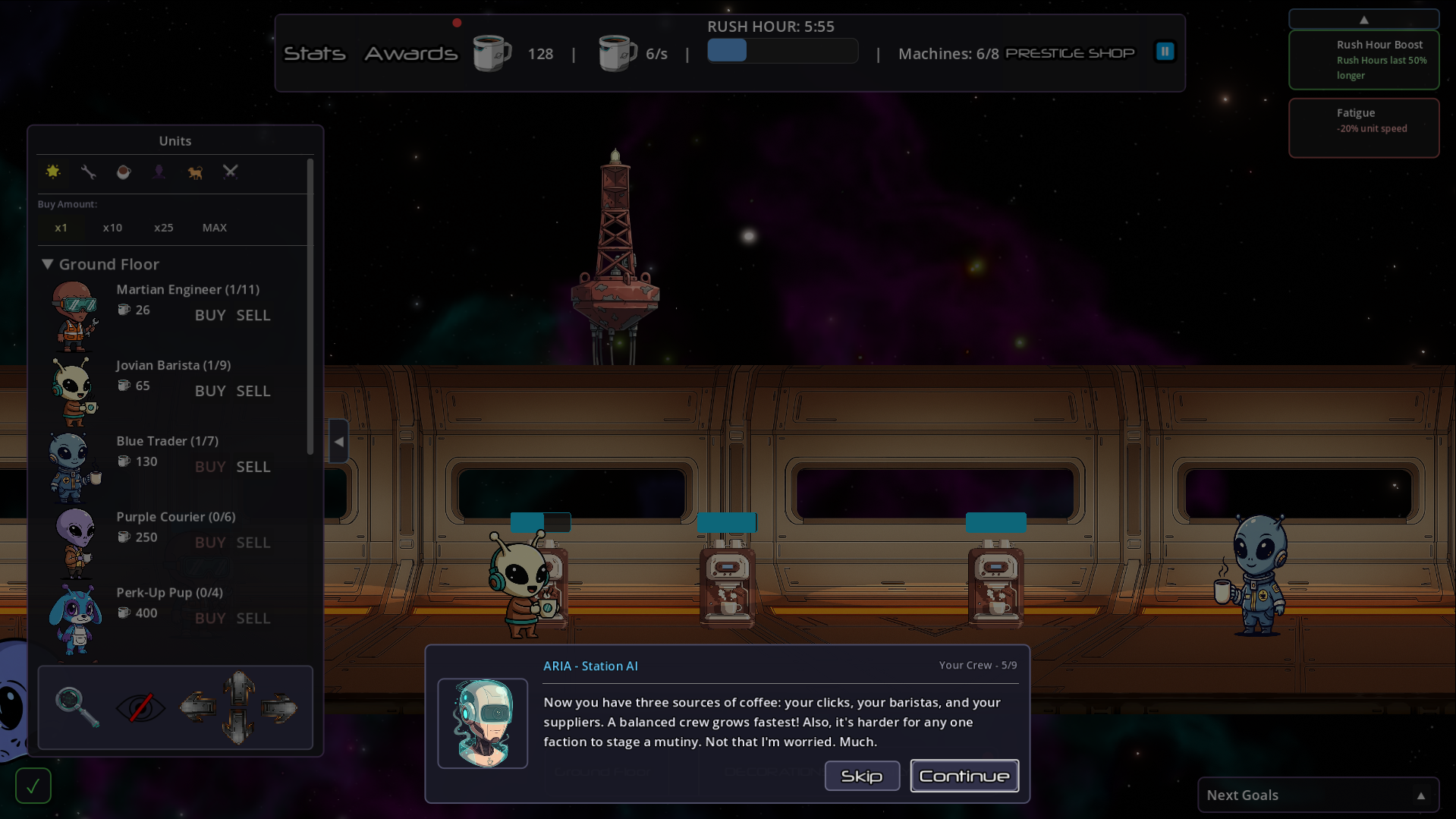The height and width of the screenshot is (819, 1456).
Task: Select the coffee cup unit filter
Action: 124,172
